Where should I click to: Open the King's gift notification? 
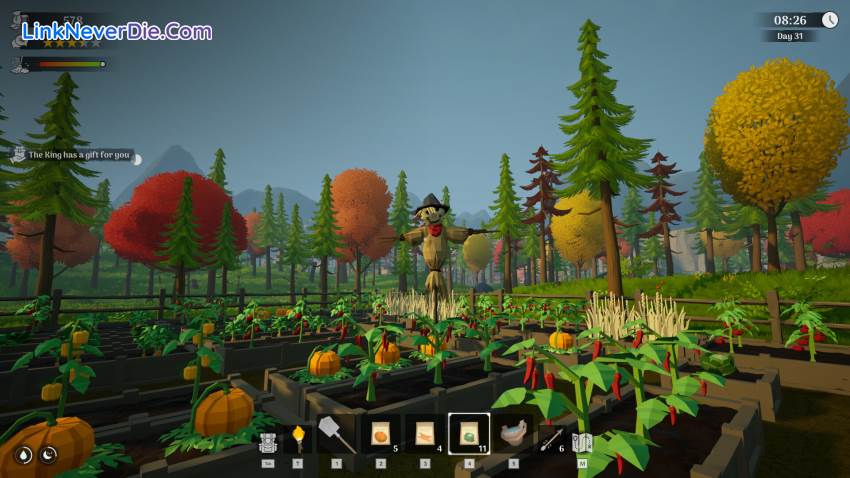(x=78, y=155)
